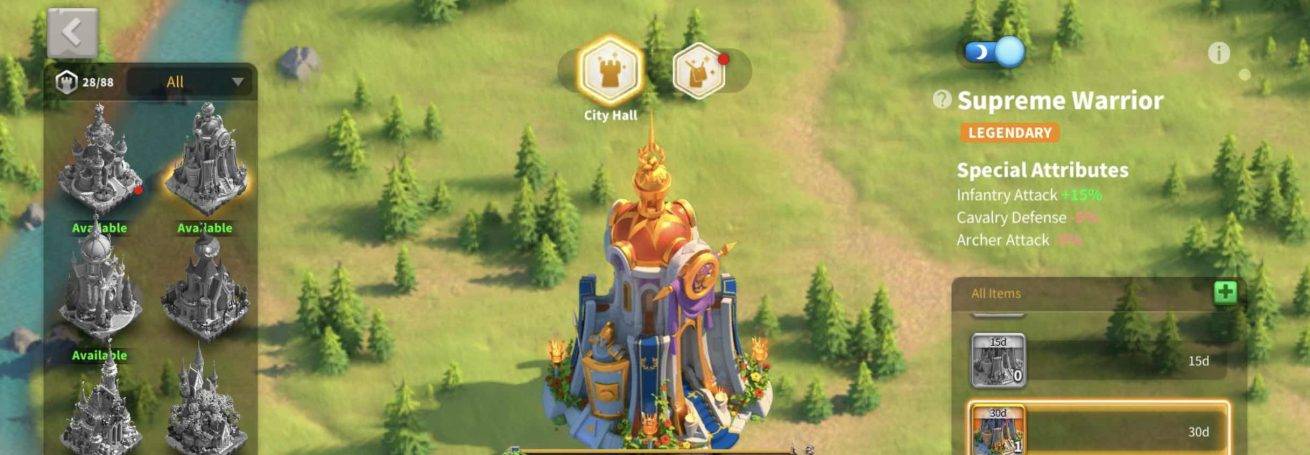The height and width of the screenshot is (455, 1310).
Task: Open the info icon
Action: [x=1218, y=53]
